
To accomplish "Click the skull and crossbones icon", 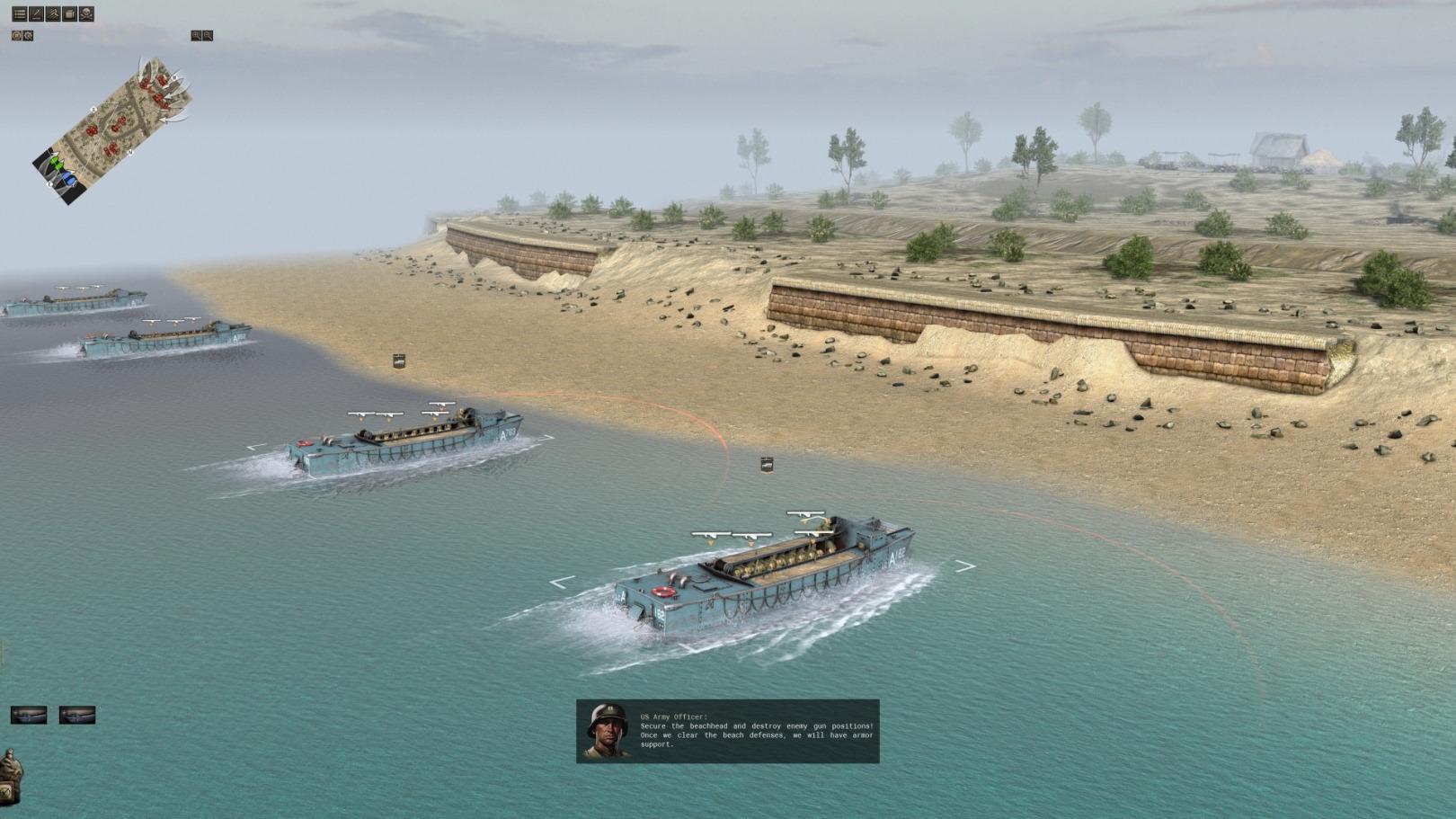I will [x=86, y=14].
